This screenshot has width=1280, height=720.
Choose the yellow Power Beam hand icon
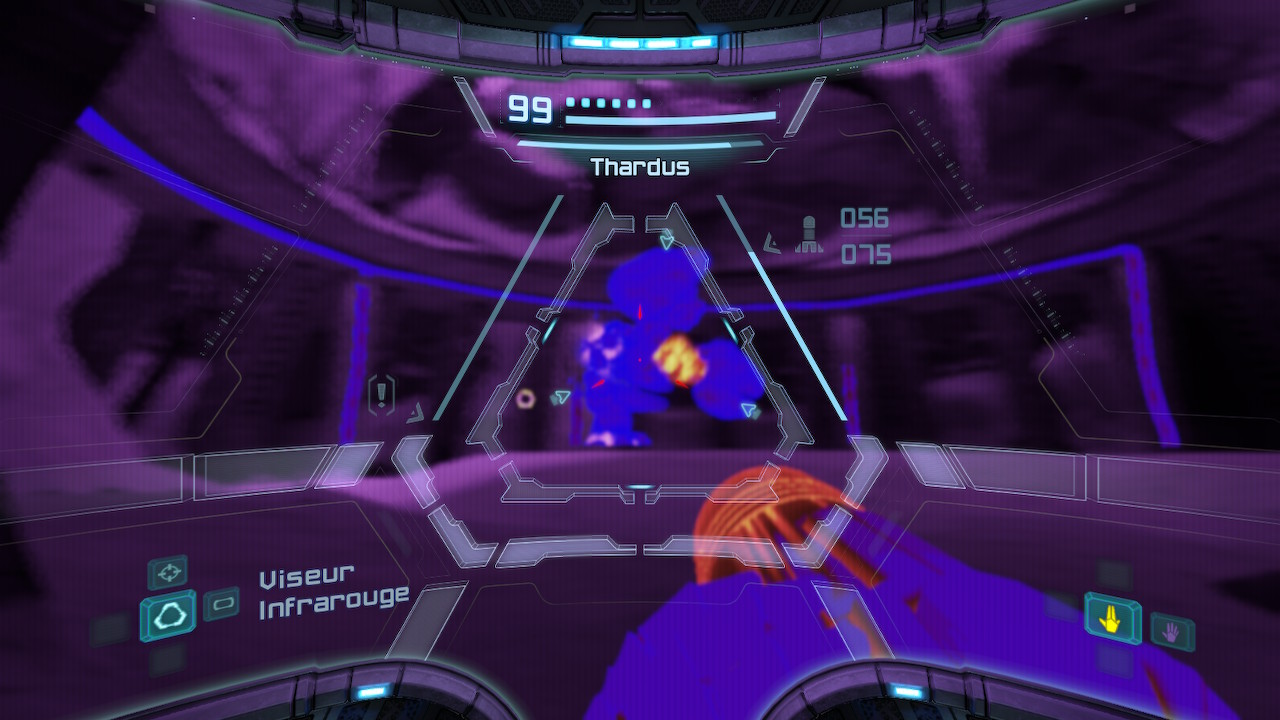[1112, 620]
